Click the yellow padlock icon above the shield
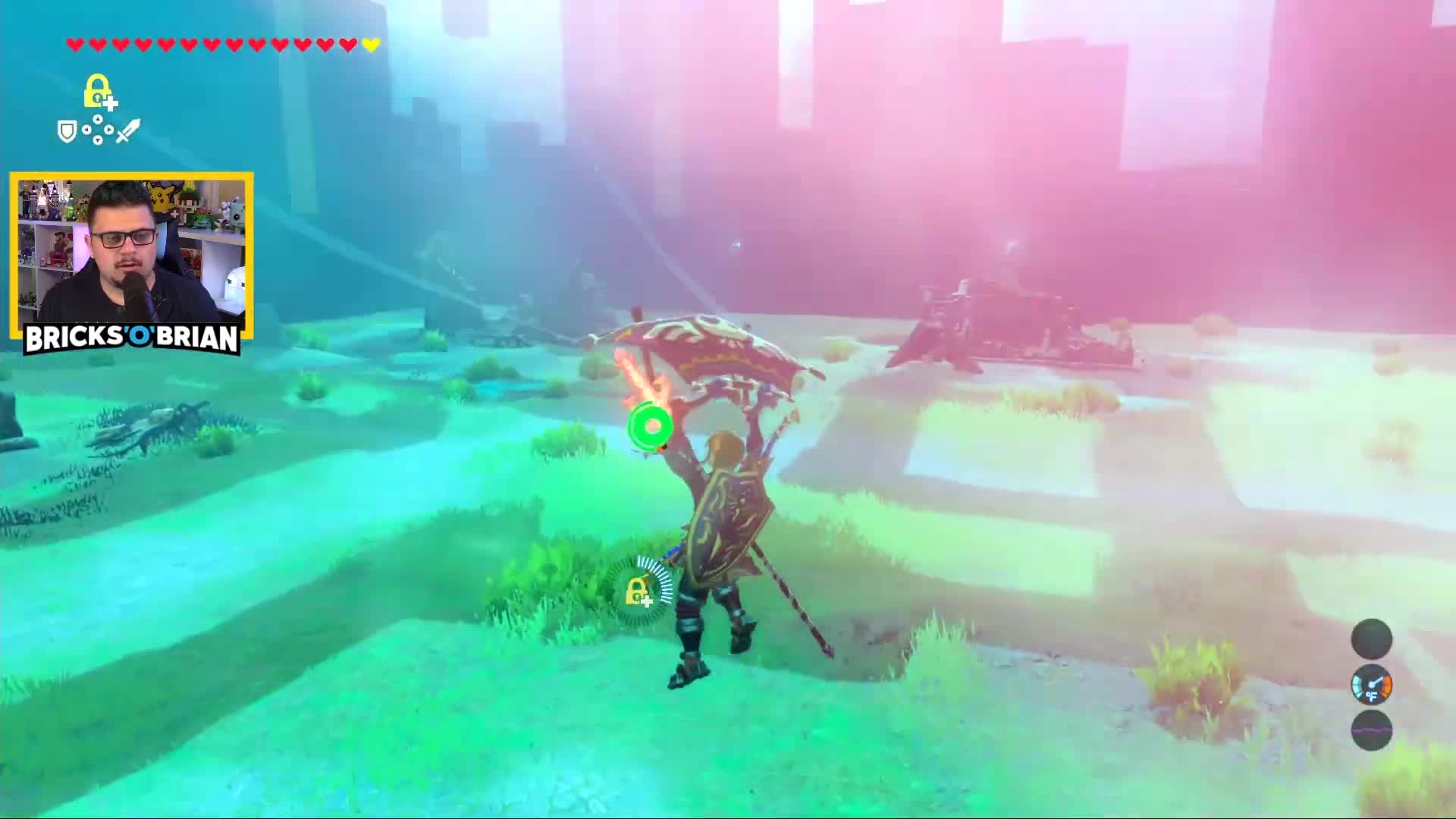 tap(98, 92)
